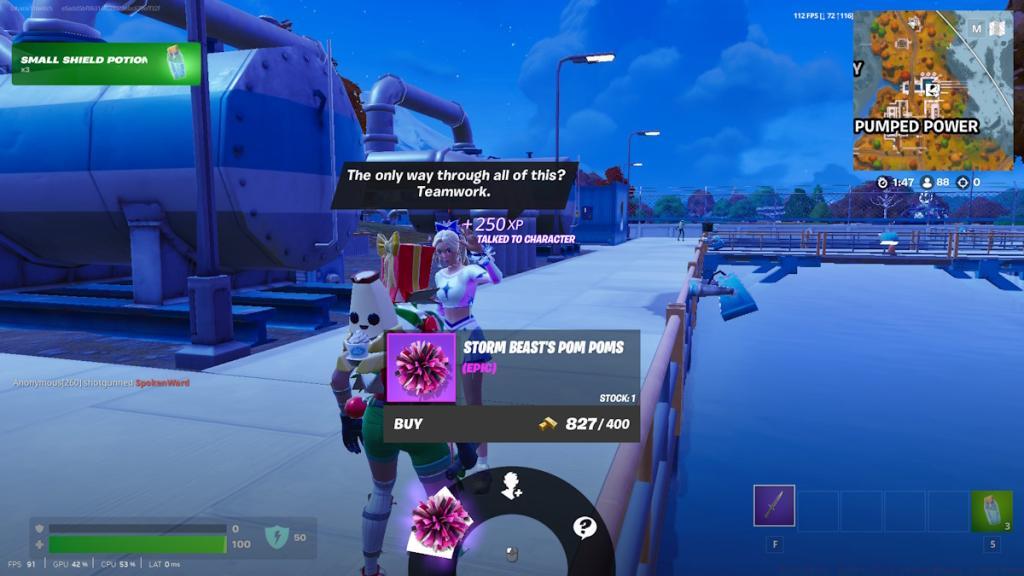Select the pickaxe hotbar slot
This screenshot has height=576, width=1024.
(774, 506)
